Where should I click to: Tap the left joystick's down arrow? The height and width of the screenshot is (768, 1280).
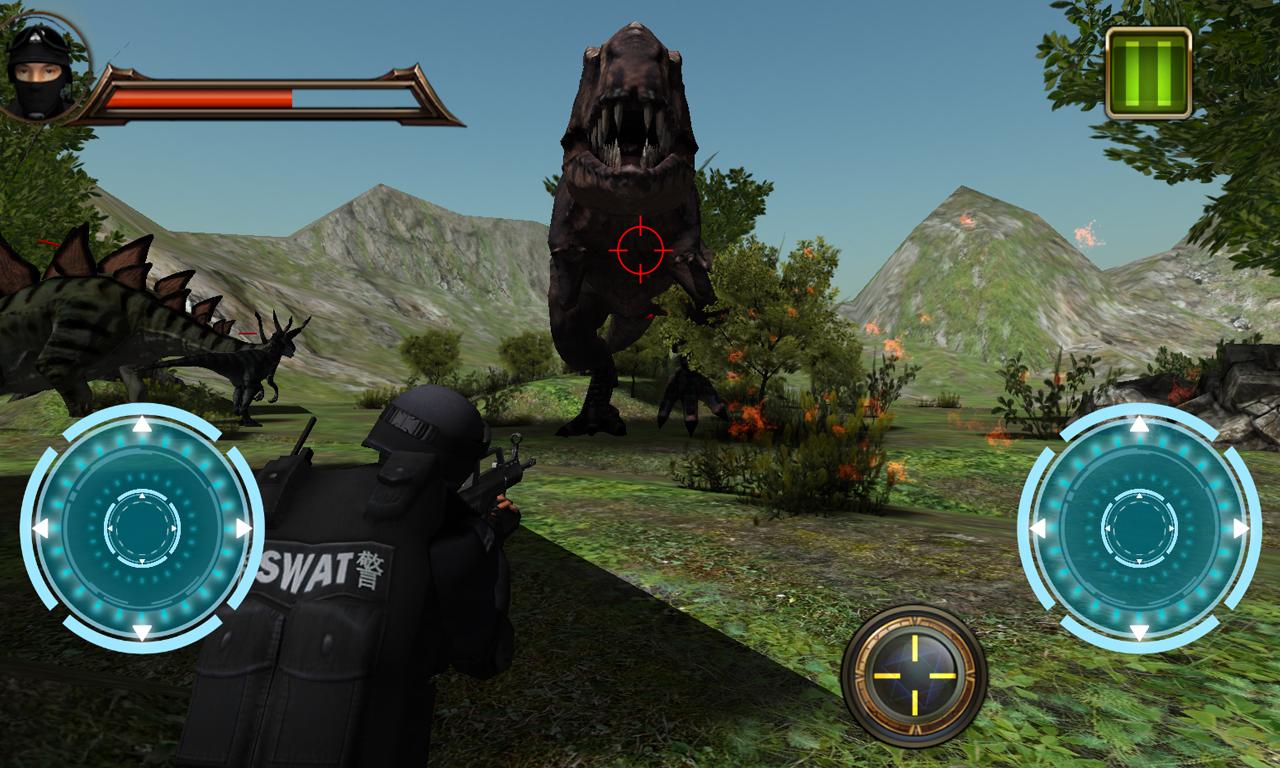coord(142,631)
